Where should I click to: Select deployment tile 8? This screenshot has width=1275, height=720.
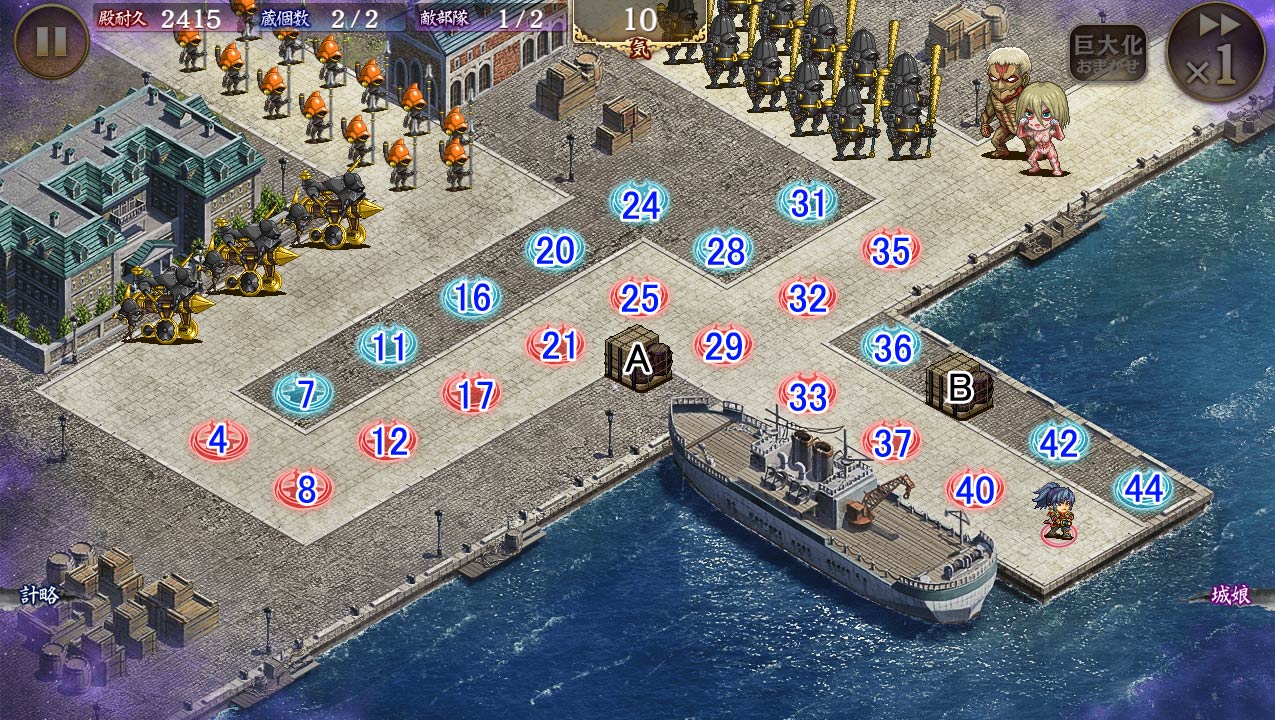(305, 489)
